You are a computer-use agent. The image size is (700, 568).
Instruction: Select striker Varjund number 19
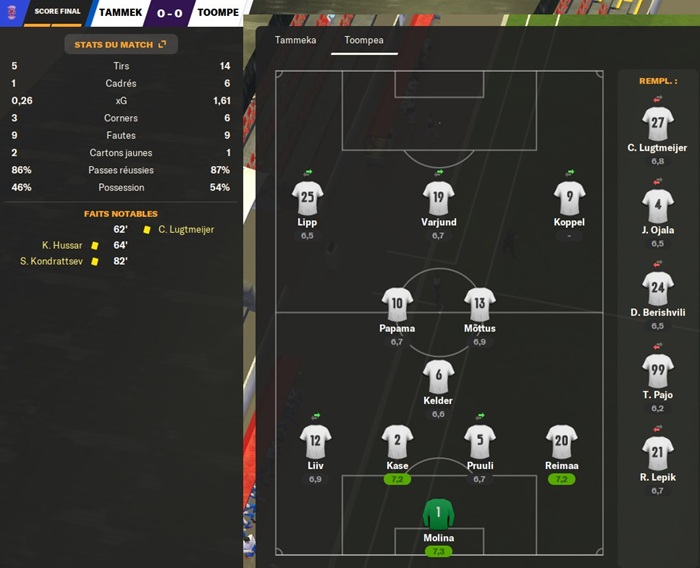[x=438, y=197]
